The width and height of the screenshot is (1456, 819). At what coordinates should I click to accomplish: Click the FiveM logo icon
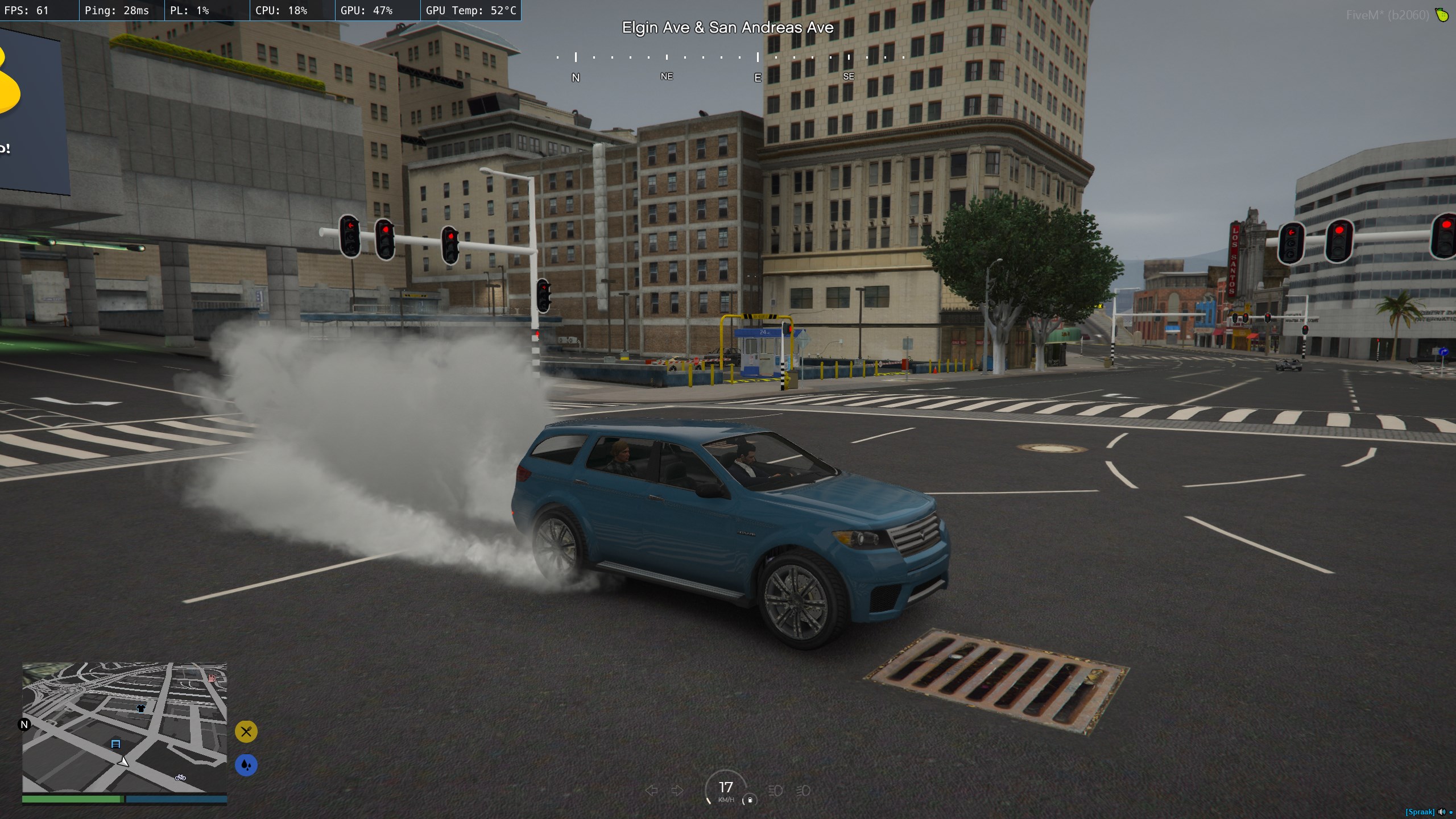[1442, 15]
